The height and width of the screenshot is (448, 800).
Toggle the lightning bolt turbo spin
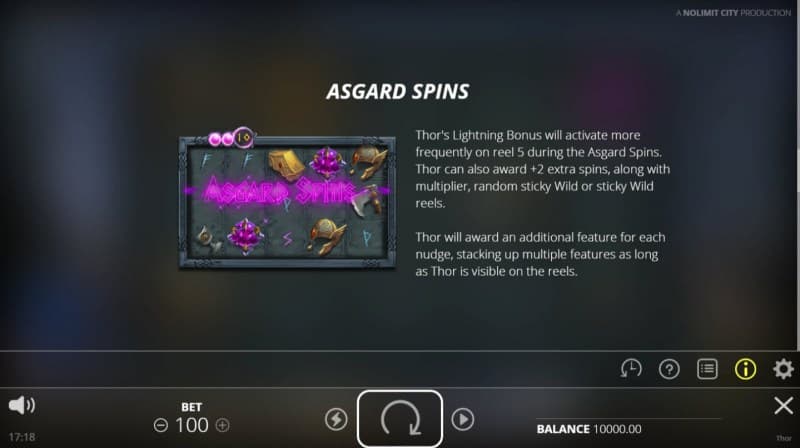tap(336, 419)
